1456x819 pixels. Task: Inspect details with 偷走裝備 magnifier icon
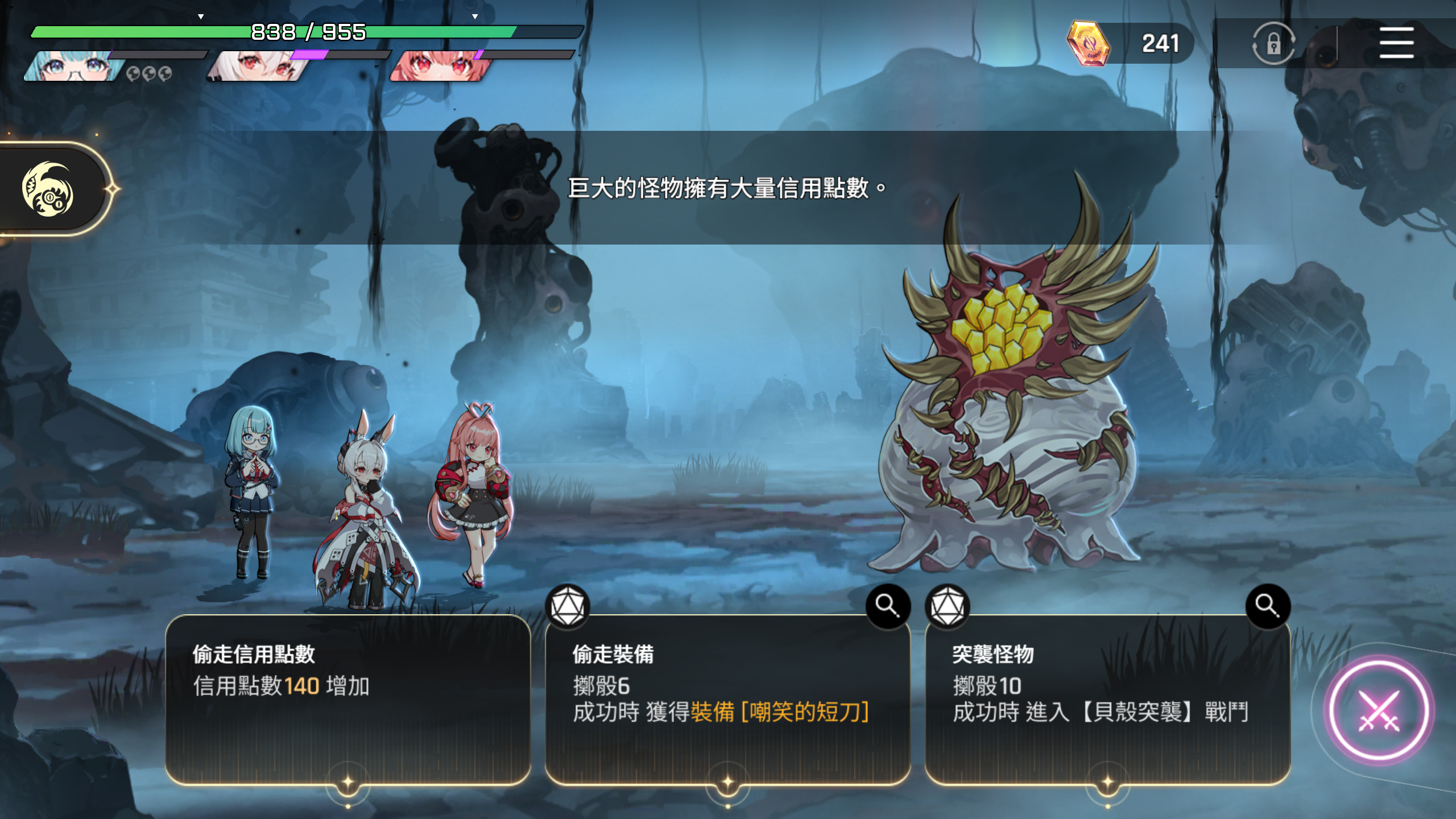[x=887, y=606]
